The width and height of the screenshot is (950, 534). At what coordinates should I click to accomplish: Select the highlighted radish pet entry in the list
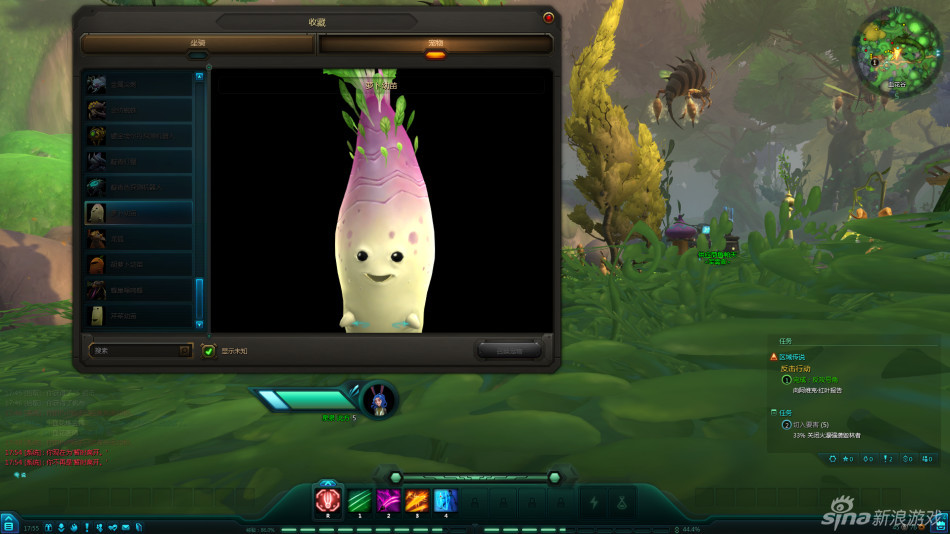tap(138, 212)
